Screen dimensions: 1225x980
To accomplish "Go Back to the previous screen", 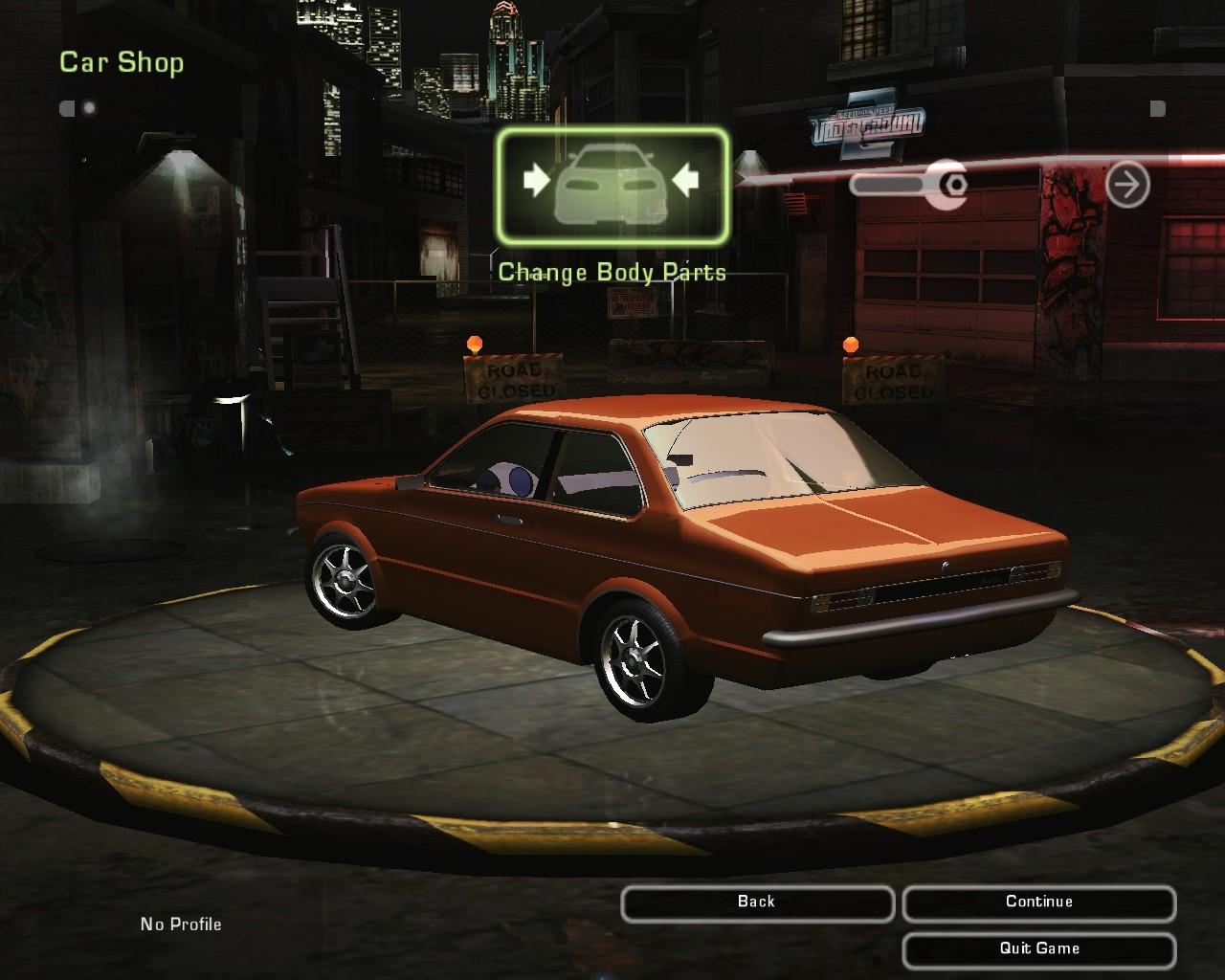I will click(757, 902).
